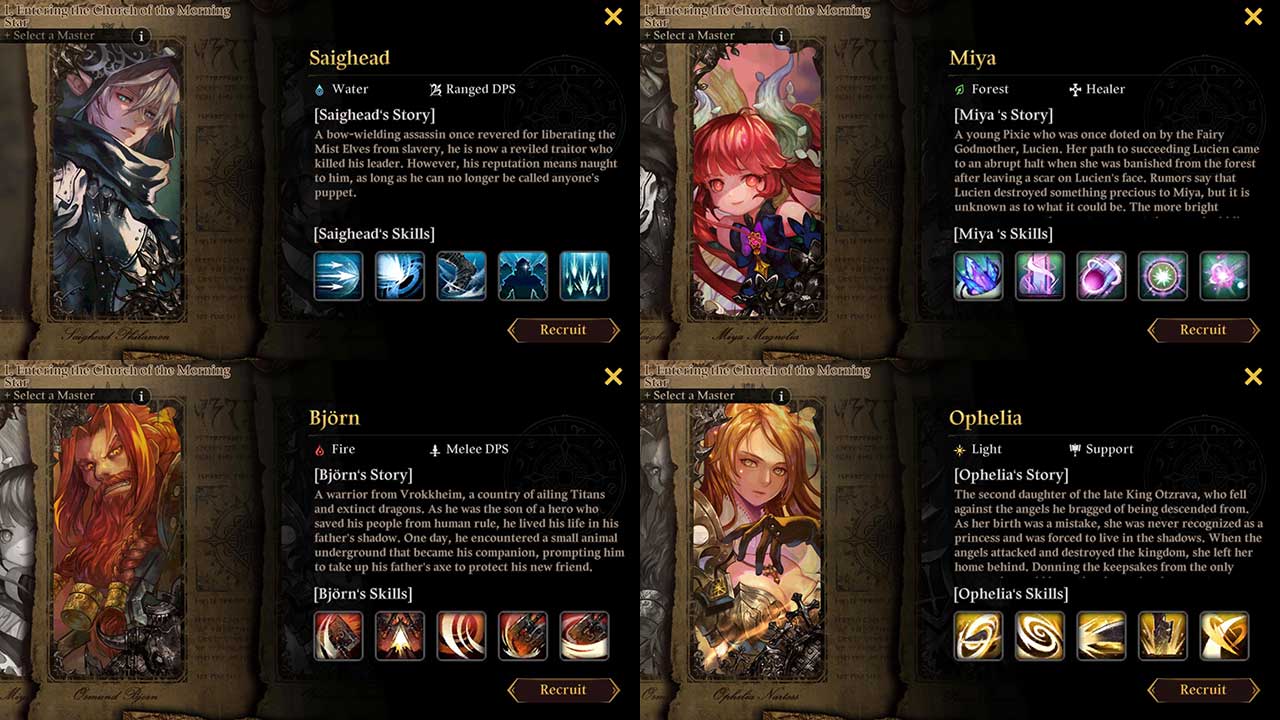Click the Entering the Church quest title

pyautogui.click(x=115, y=12)
